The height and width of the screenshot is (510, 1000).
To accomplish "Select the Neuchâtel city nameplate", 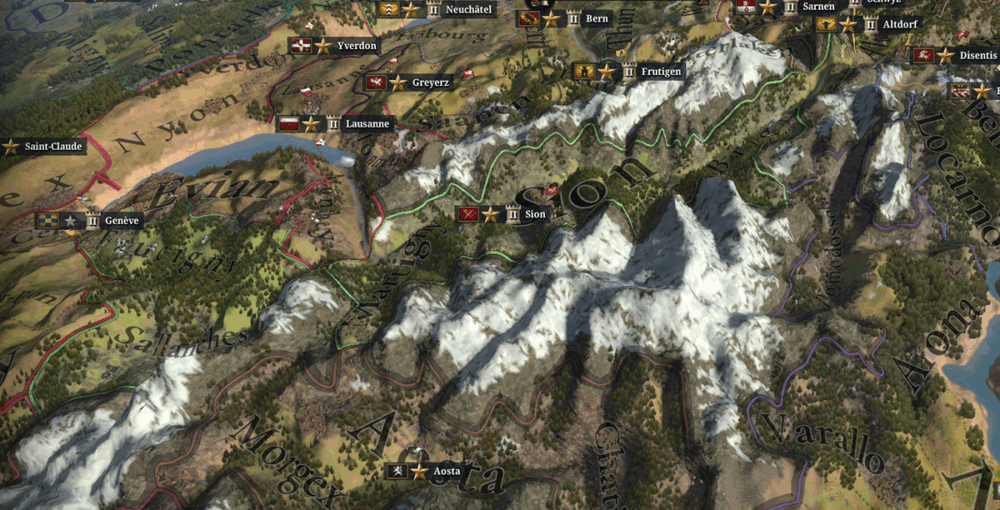I will (467, 9).
